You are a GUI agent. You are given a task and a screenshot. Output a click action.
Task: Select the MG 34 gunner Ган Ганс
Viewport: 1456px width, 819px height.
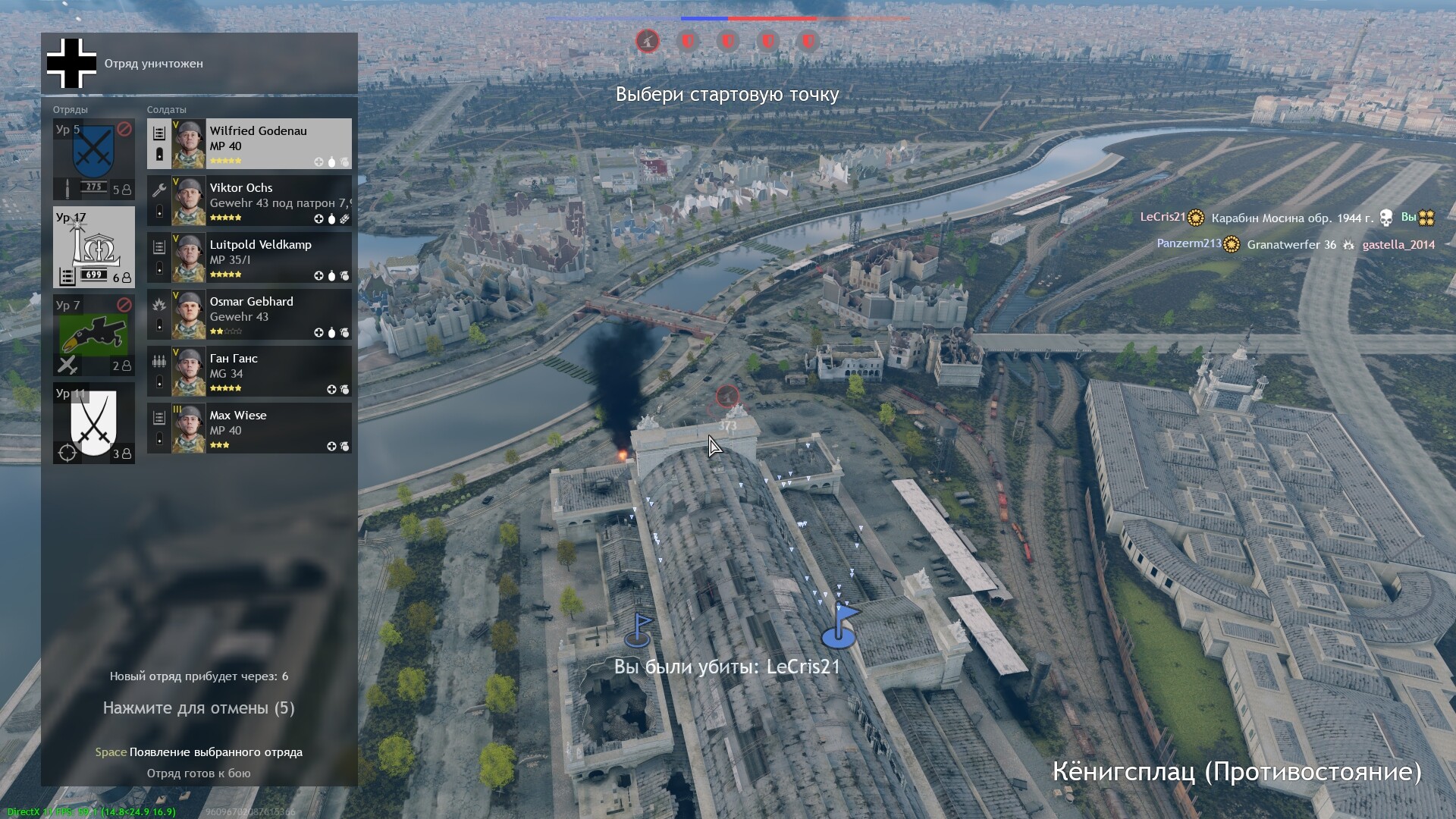point(249,371)
